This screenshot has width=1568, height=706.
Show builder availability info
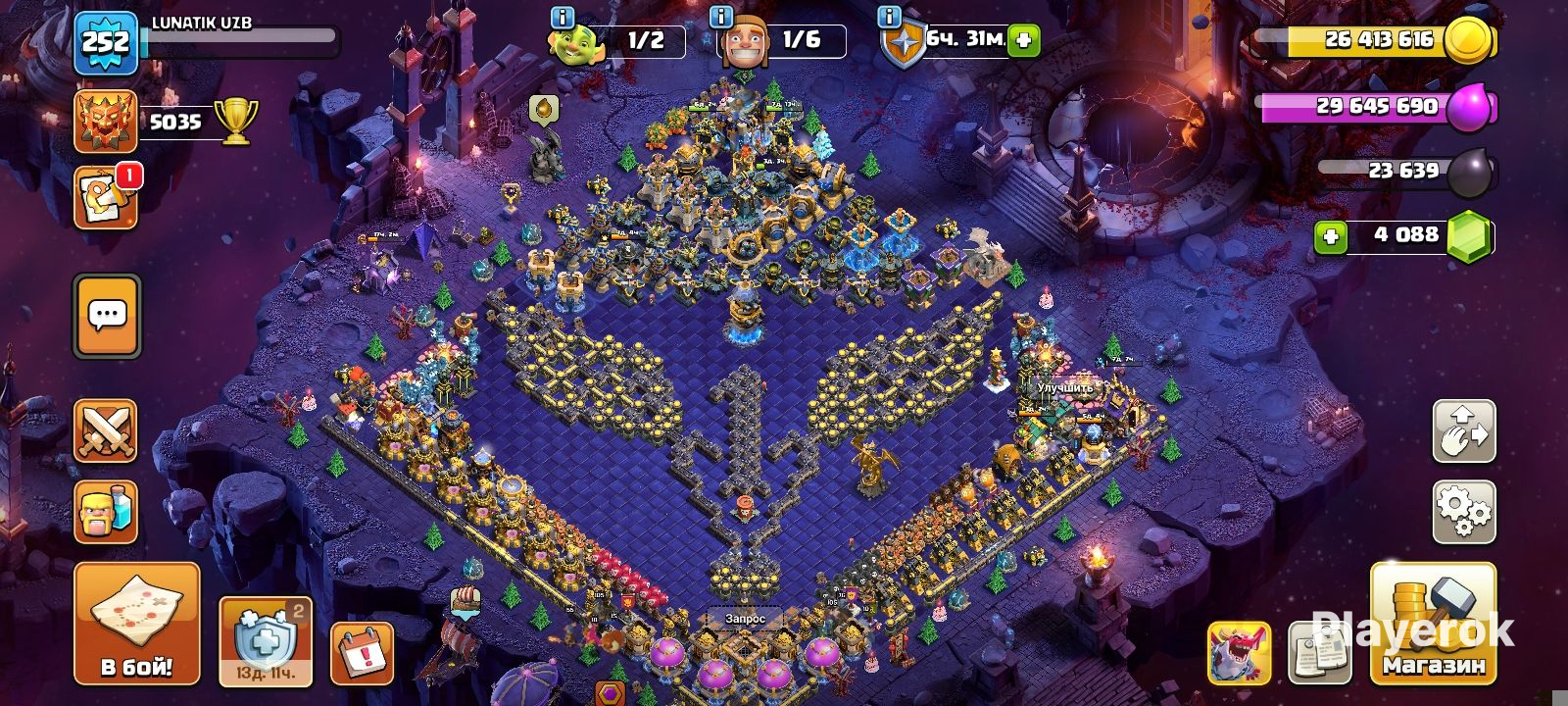pos(721,17)
